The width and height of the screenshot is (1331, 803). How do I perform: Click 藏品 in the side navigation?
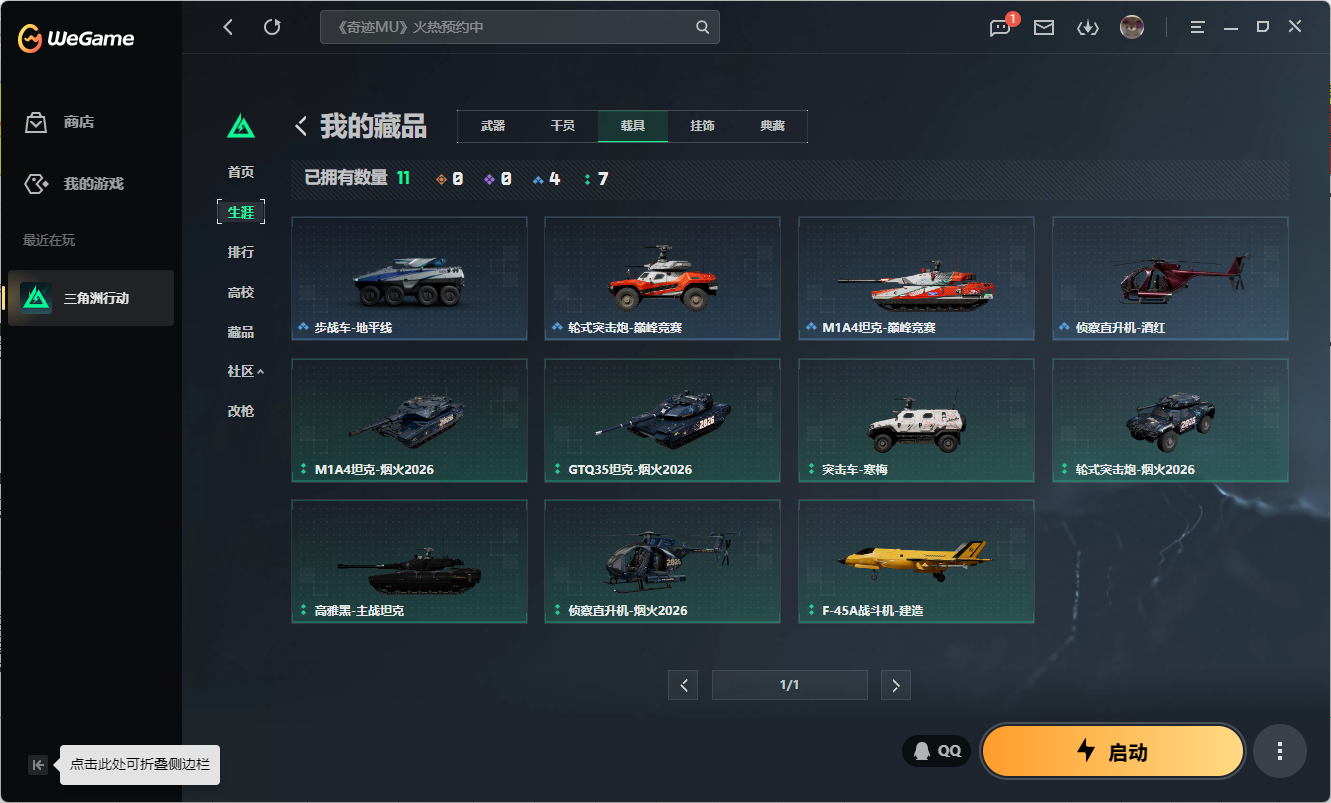click(x=241, y=331)
